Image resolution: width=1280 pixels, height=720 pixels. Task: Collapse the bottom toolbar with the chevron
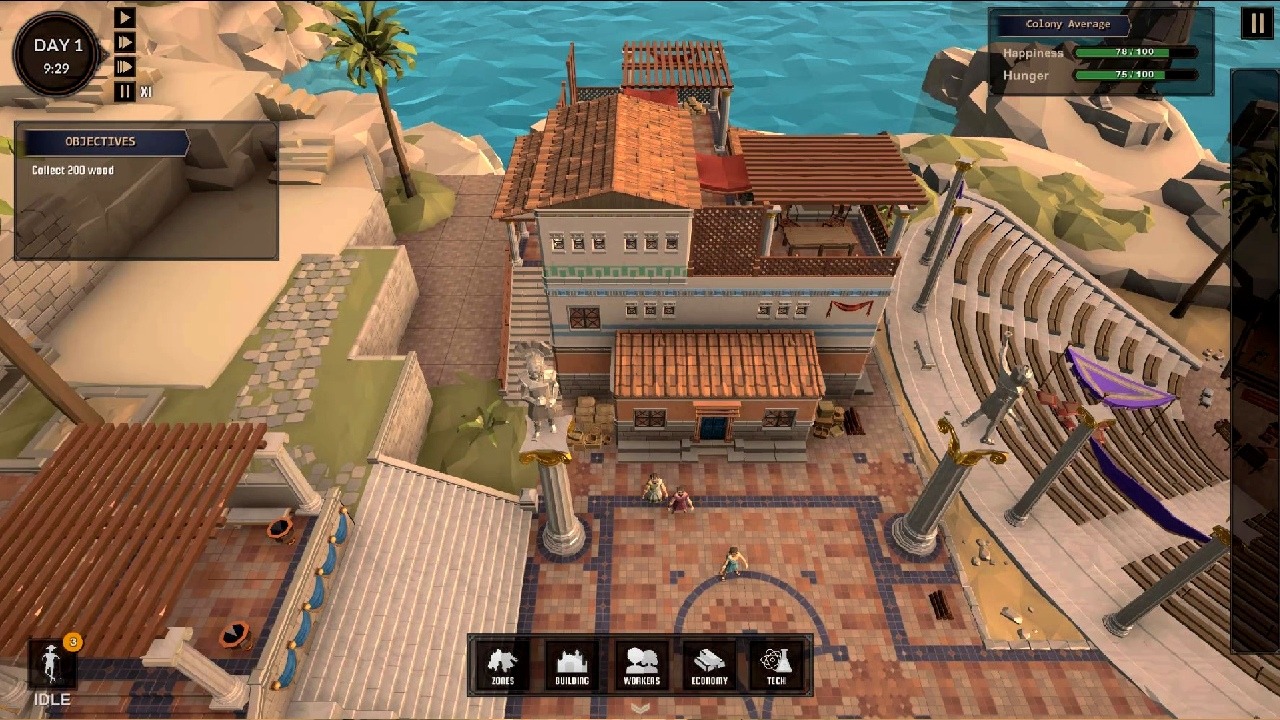pos(640,707)
